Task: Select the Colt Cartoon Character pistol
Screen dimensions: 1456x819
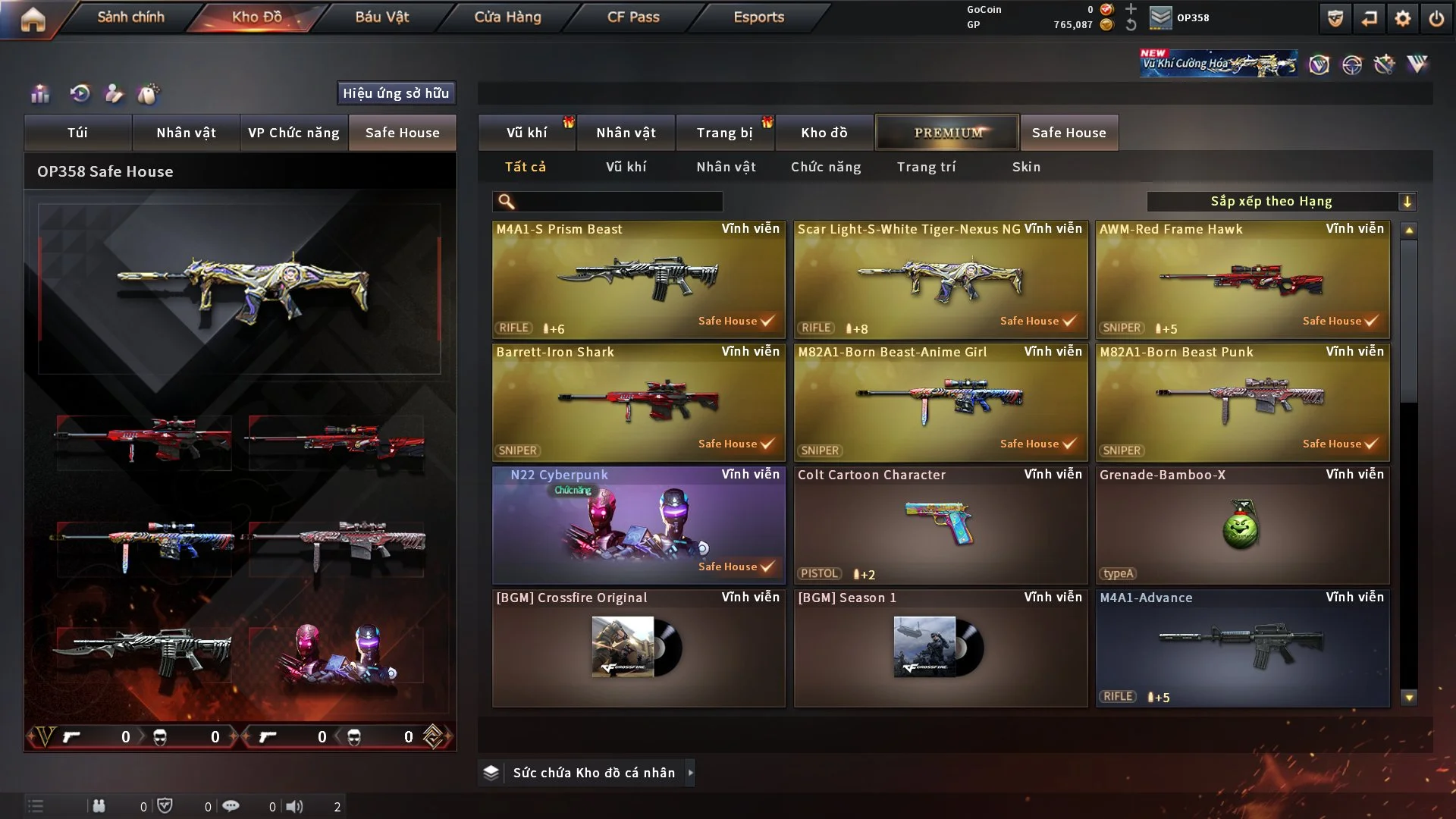Action: (940, 526)
